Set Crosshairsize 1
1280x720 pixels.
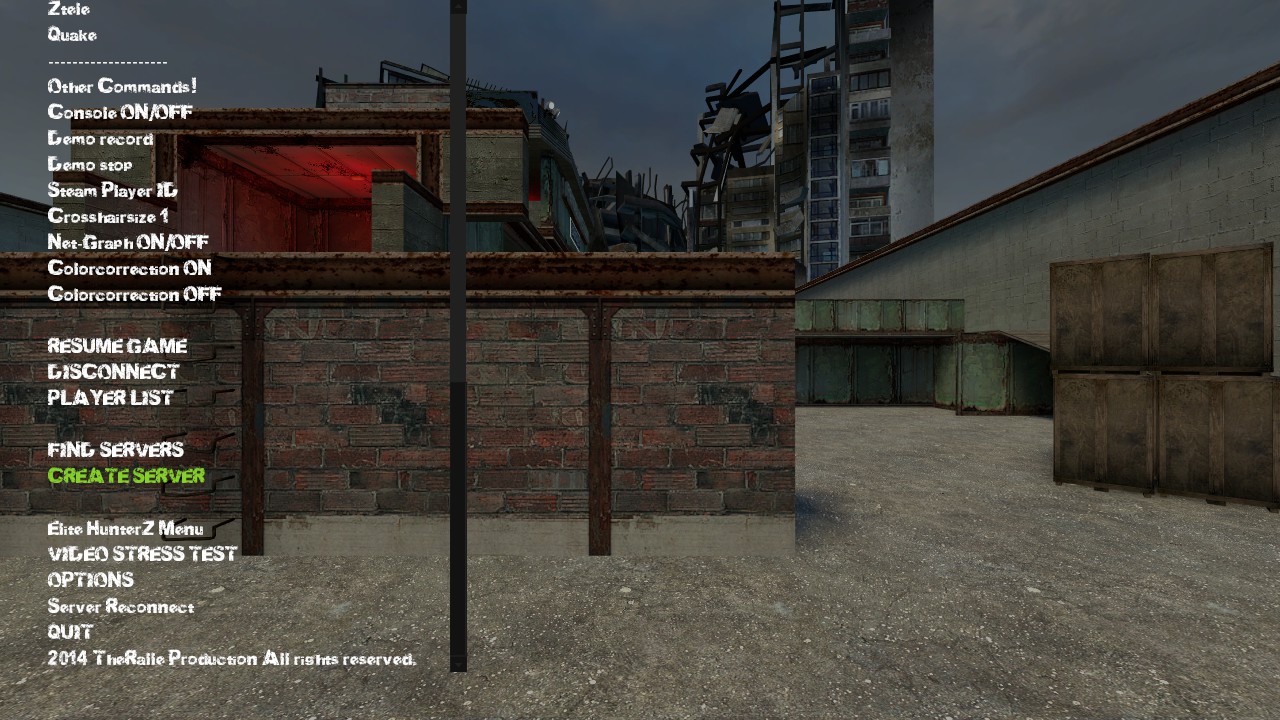108,217
